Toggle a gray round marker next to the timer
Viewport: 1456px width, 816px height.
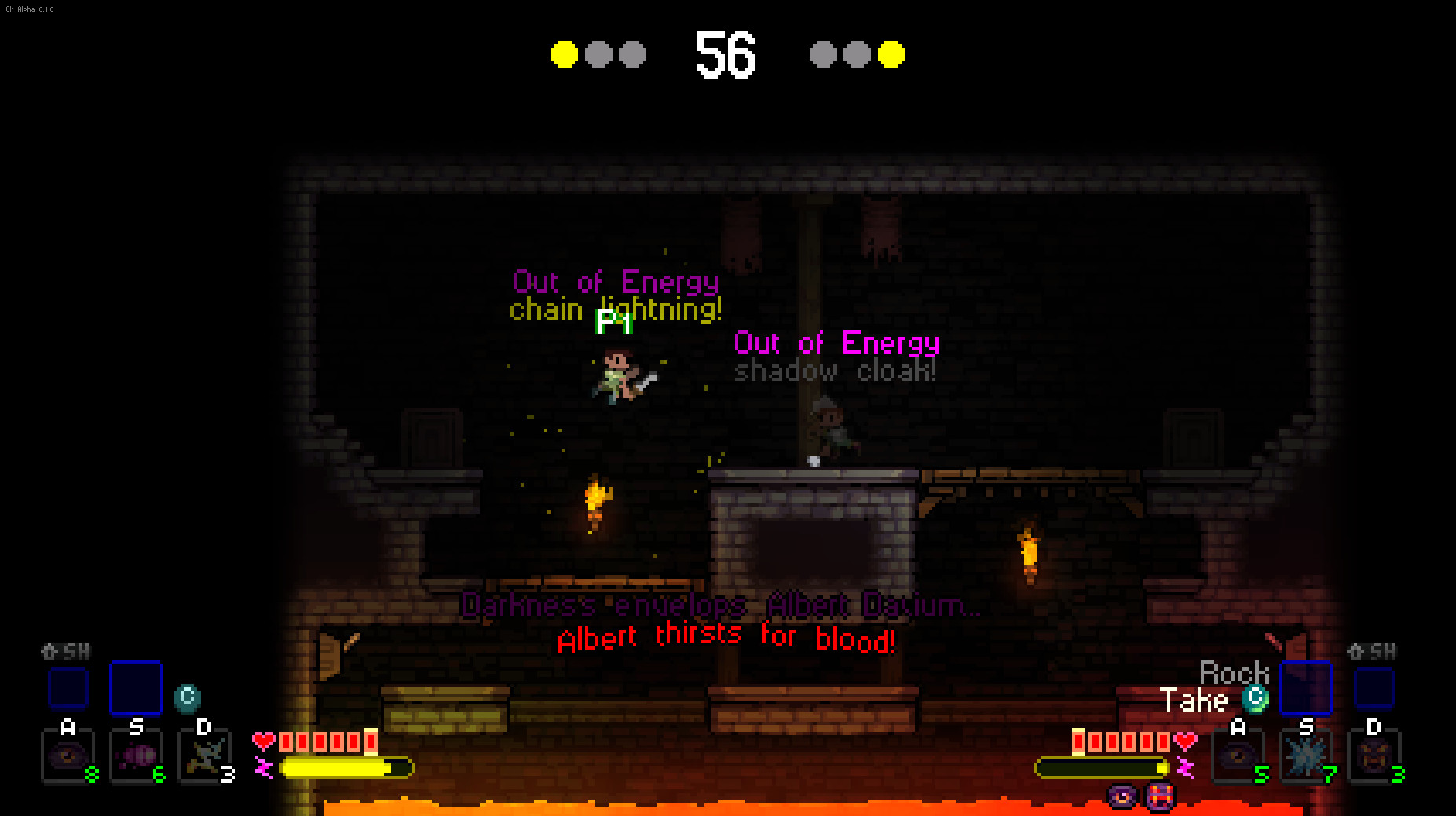598,55
